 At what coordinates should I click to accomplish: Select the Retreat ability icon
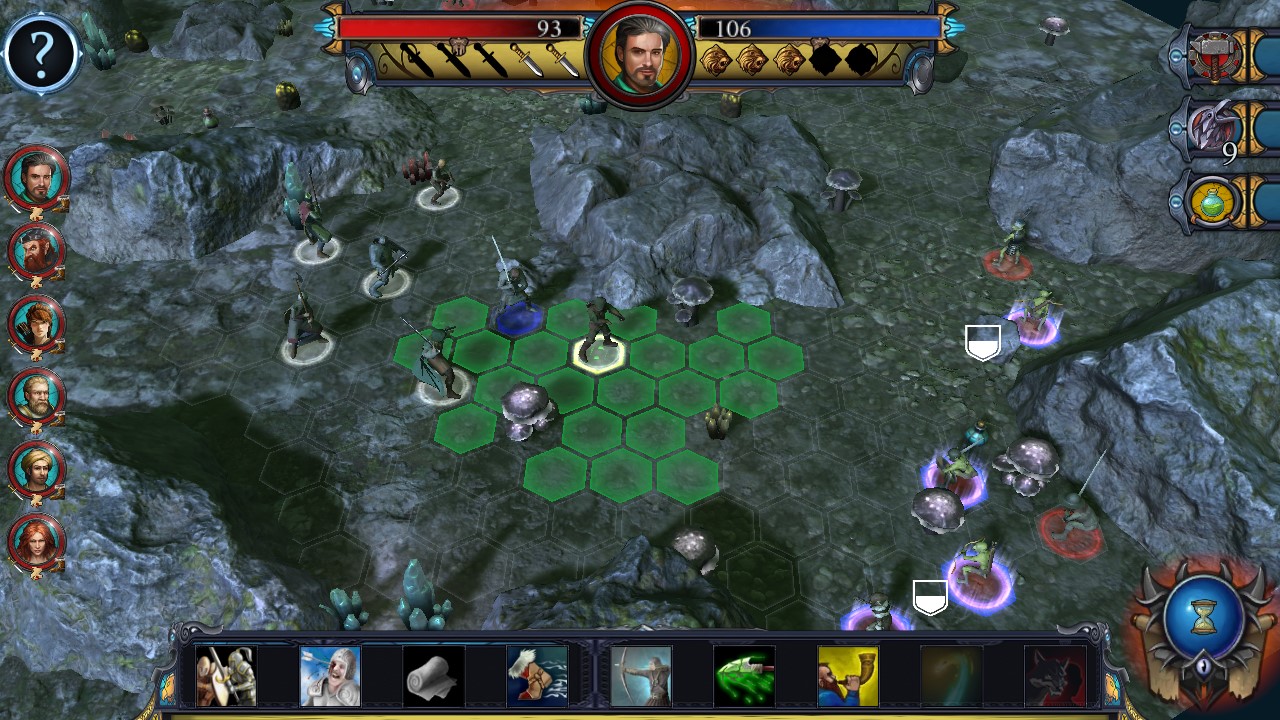pyautogui.click(x=538, y=675)
